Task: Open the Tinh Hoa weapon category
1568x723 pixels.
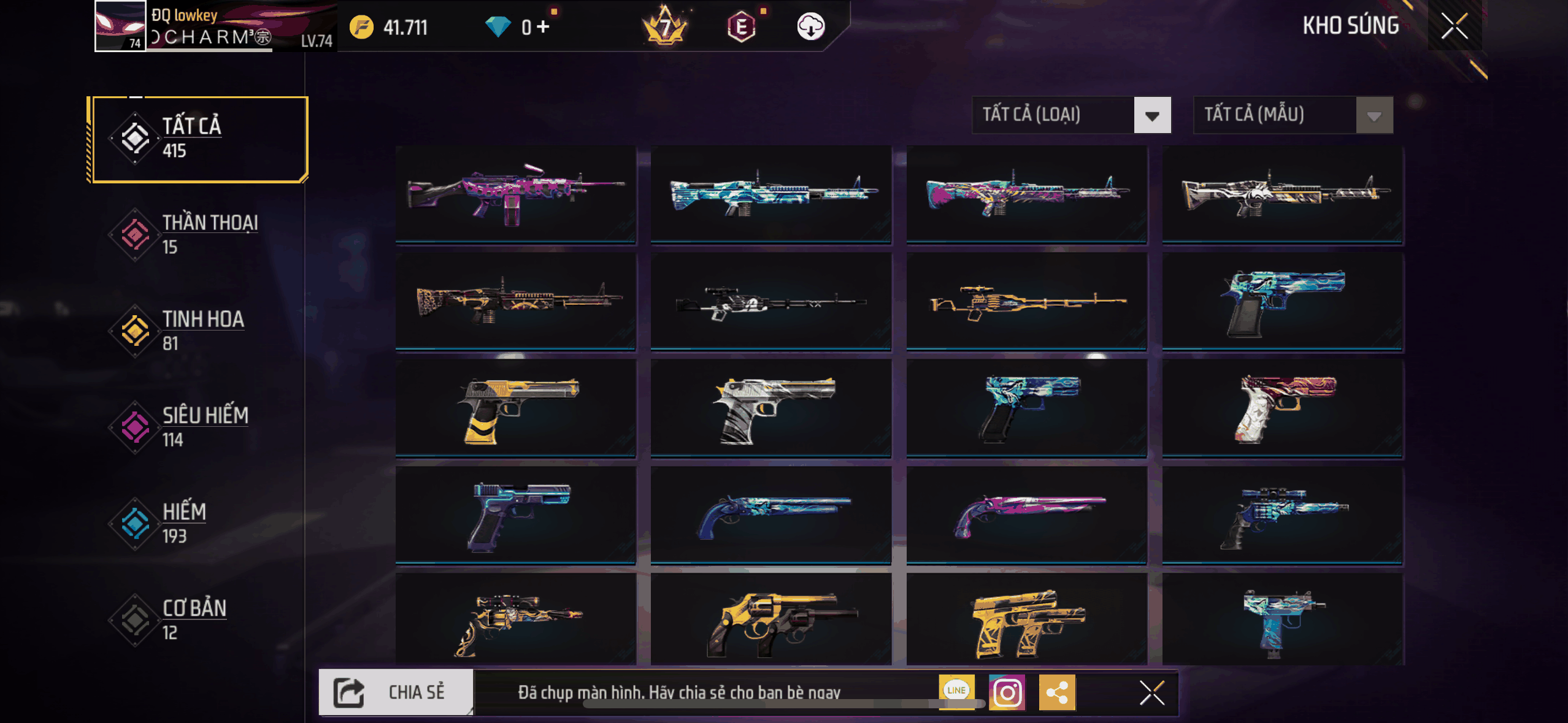Action: [198, 331]
